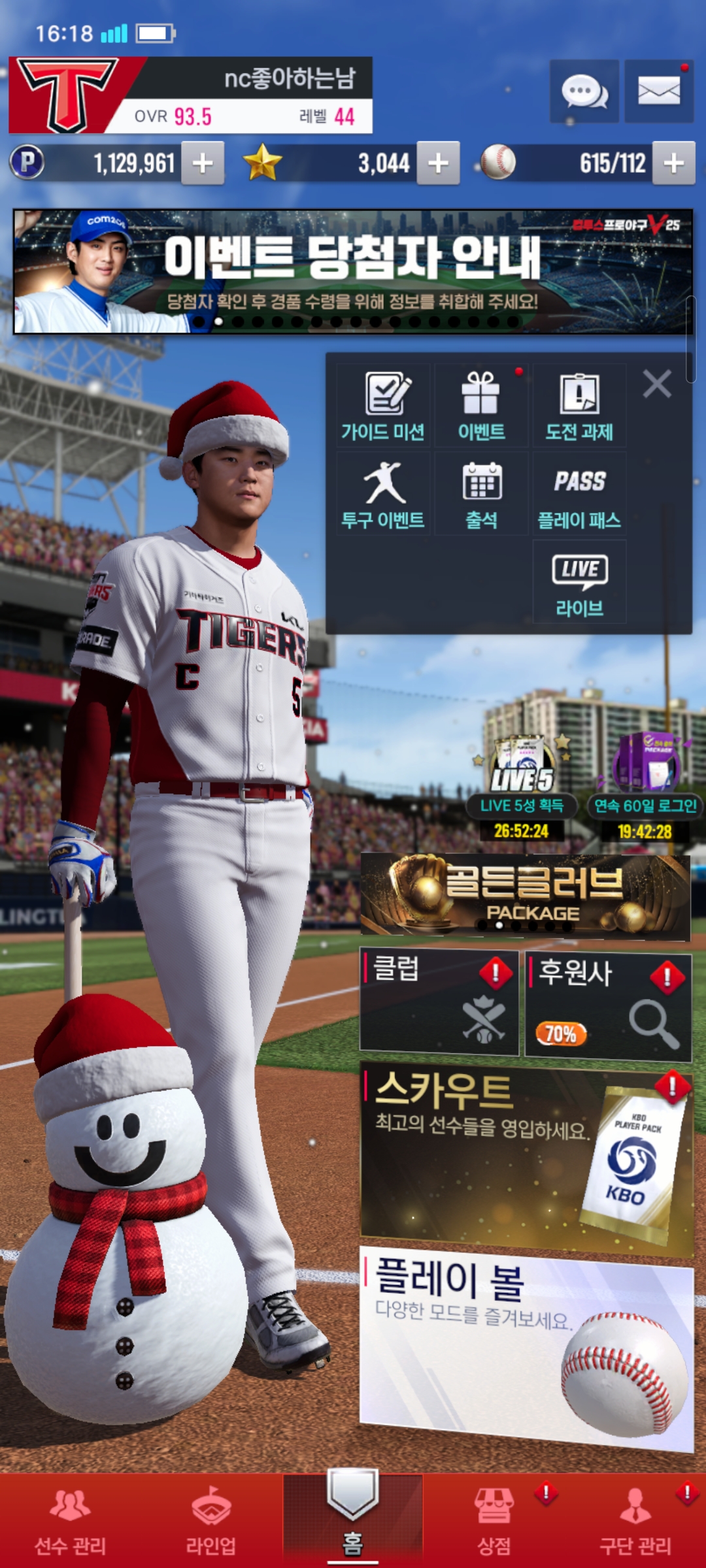This screenshot has width=706, height=1568.
Task: Open the 출석 attendance calendar
Action: [482, 495]
